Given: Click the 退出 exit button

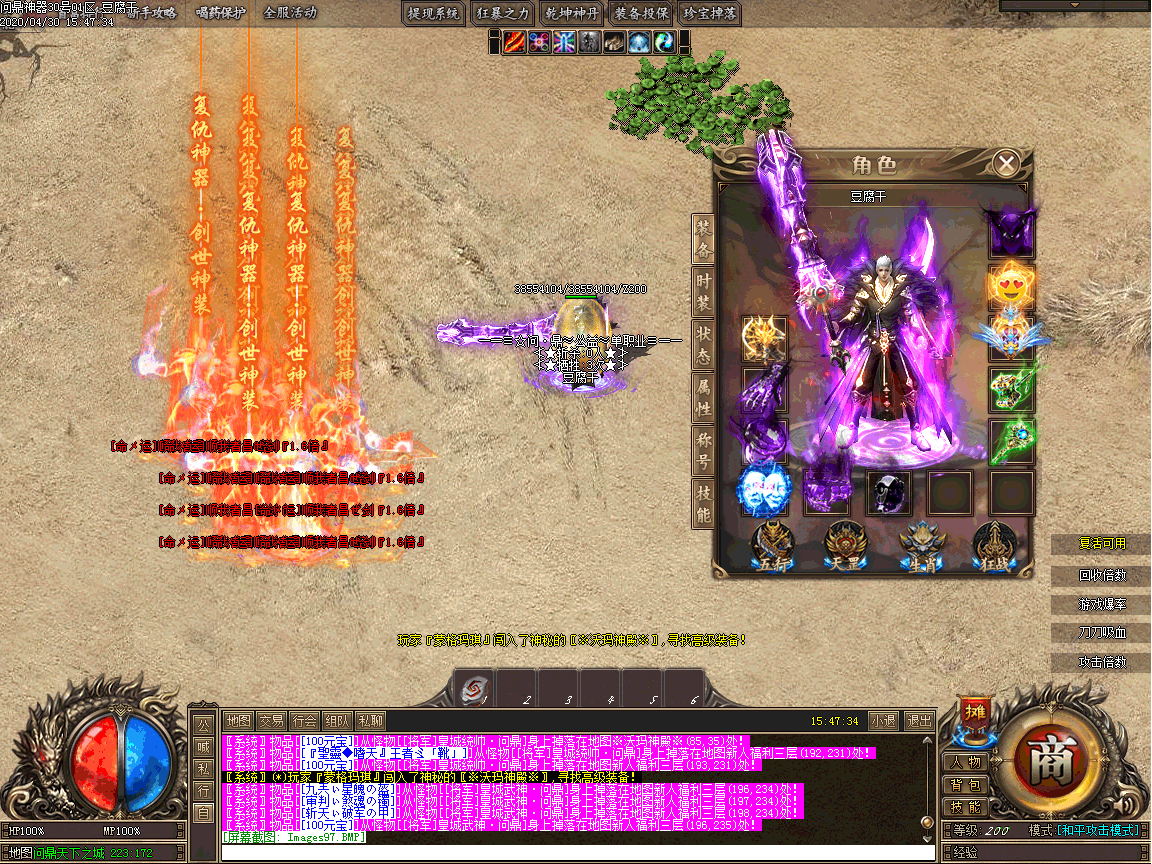Looking at the screenshot, I should 918,720.
